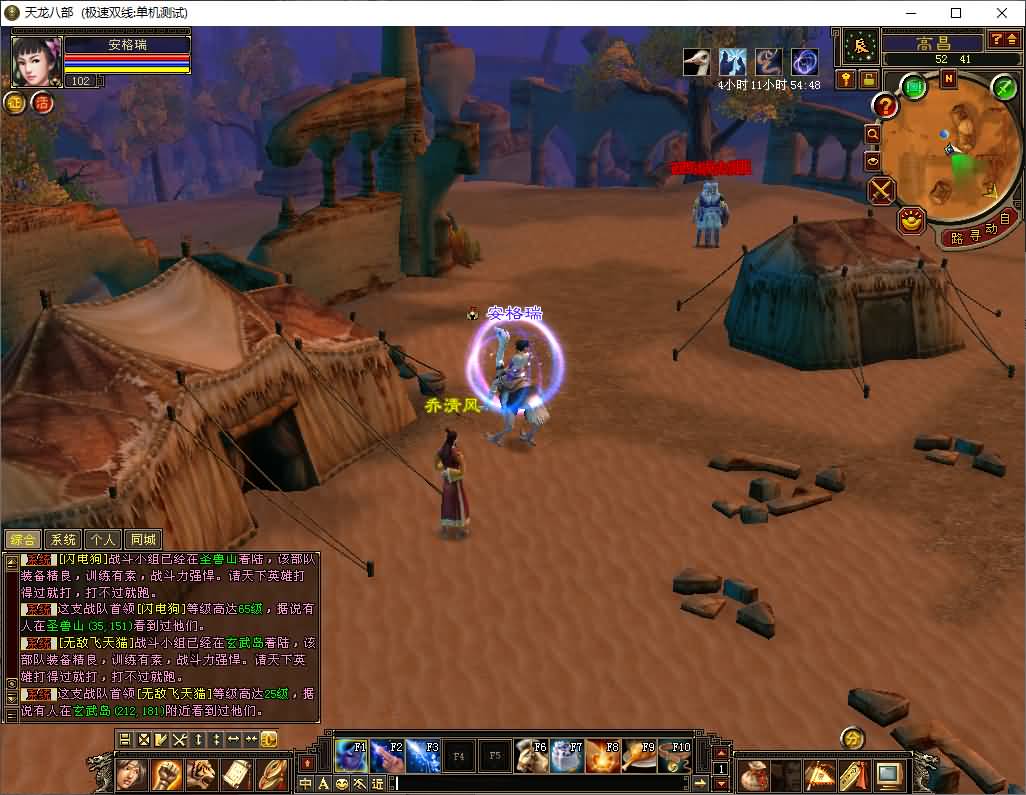Use the F3 lightning skill

pos(423,756)
